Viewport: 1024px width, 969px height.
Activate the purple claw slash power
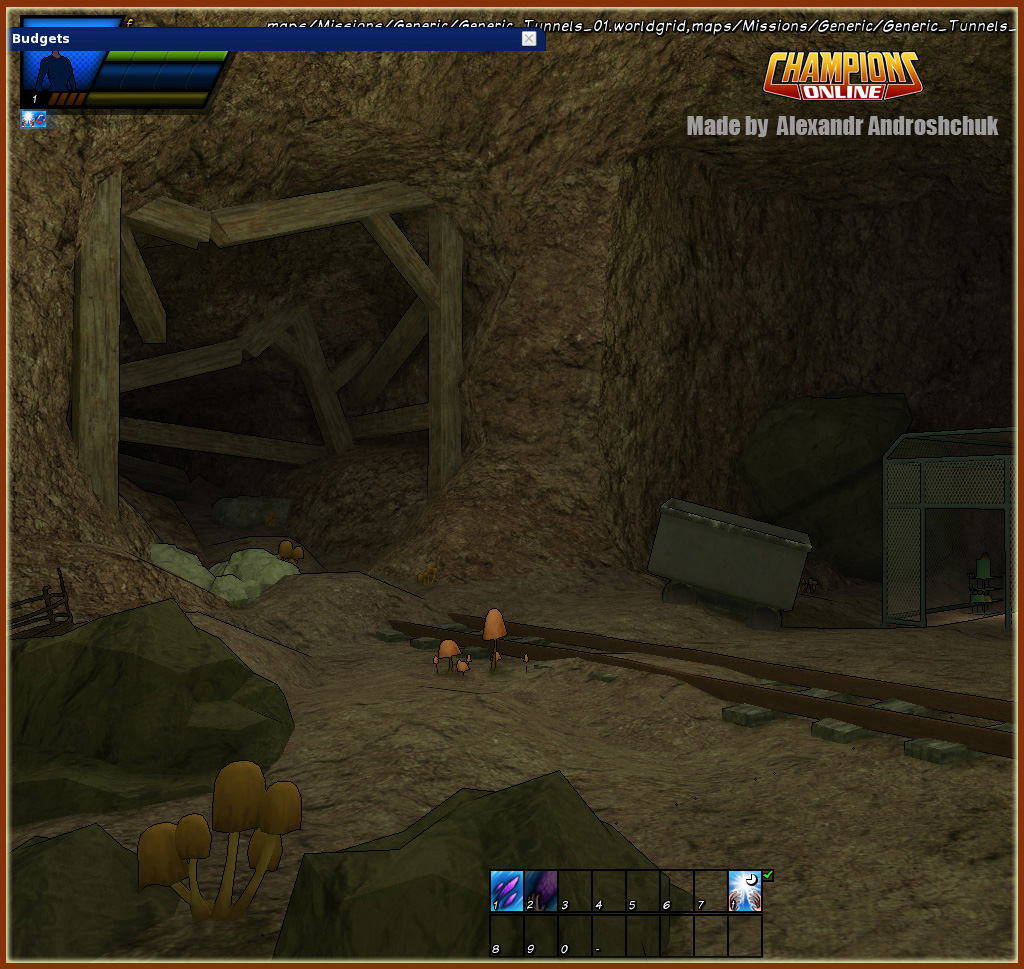click(x=507, y=890)
